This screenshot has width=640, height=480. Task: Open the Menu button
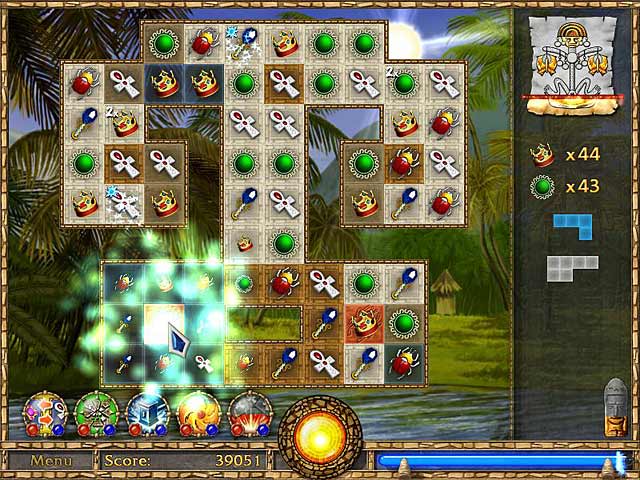click(50, 461)
